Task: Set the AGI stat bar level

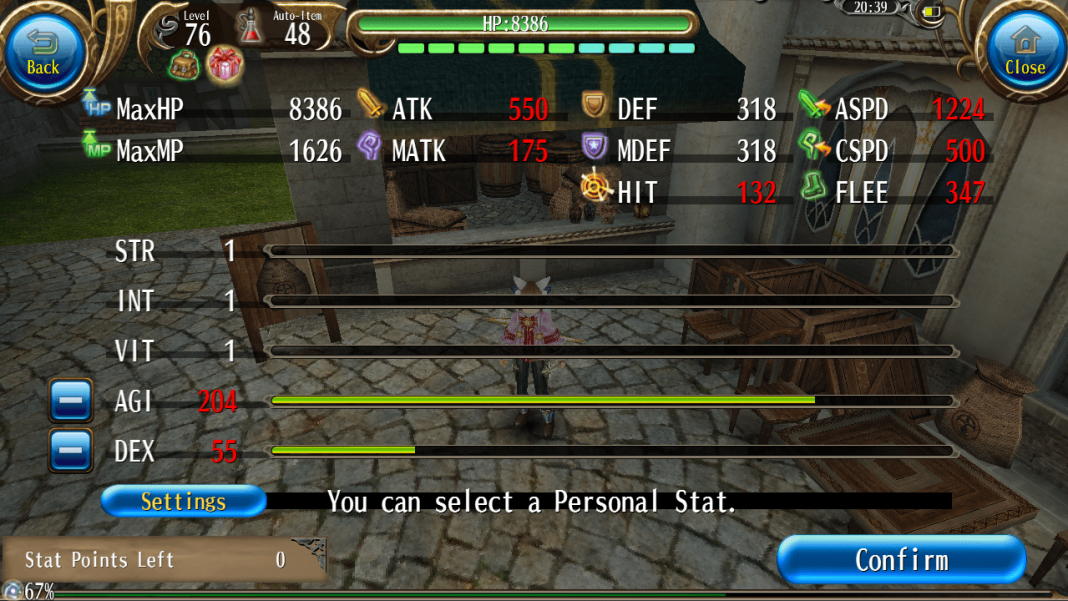Action: [x=612, y=401]
